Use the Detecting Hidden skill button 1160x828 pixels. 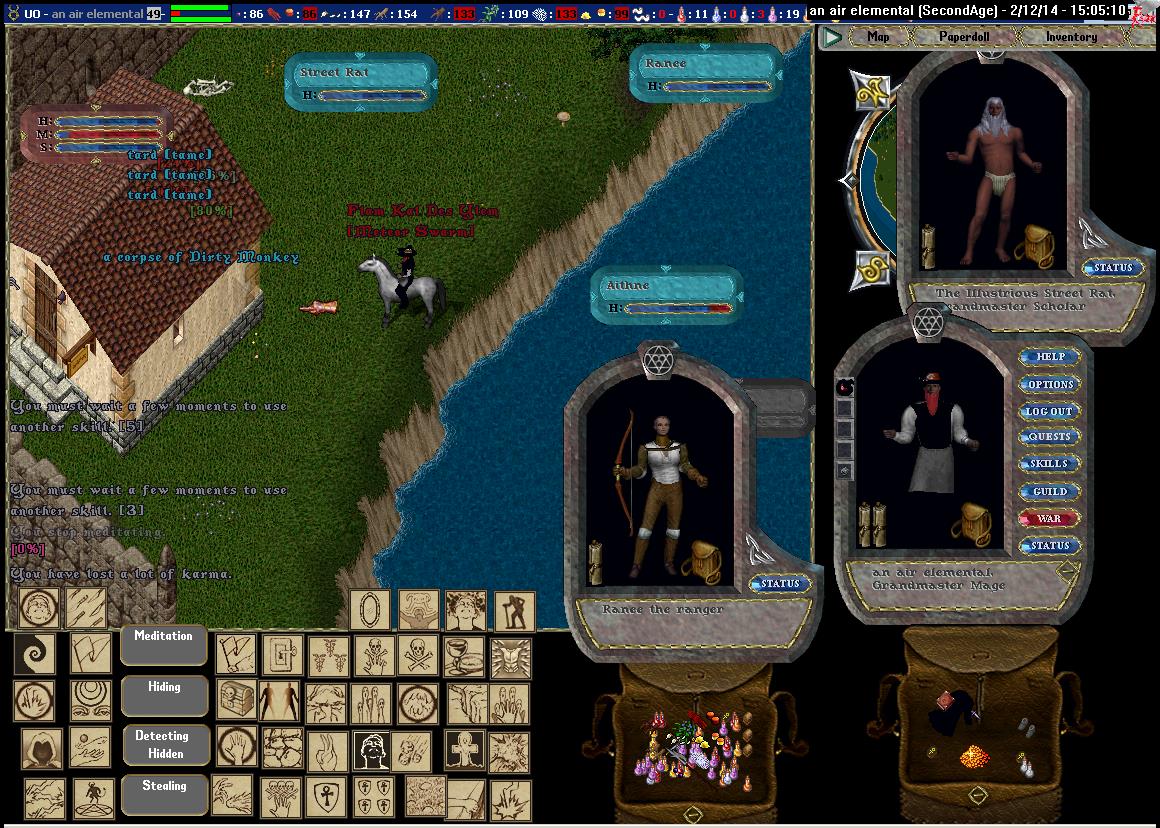[164, 744]
